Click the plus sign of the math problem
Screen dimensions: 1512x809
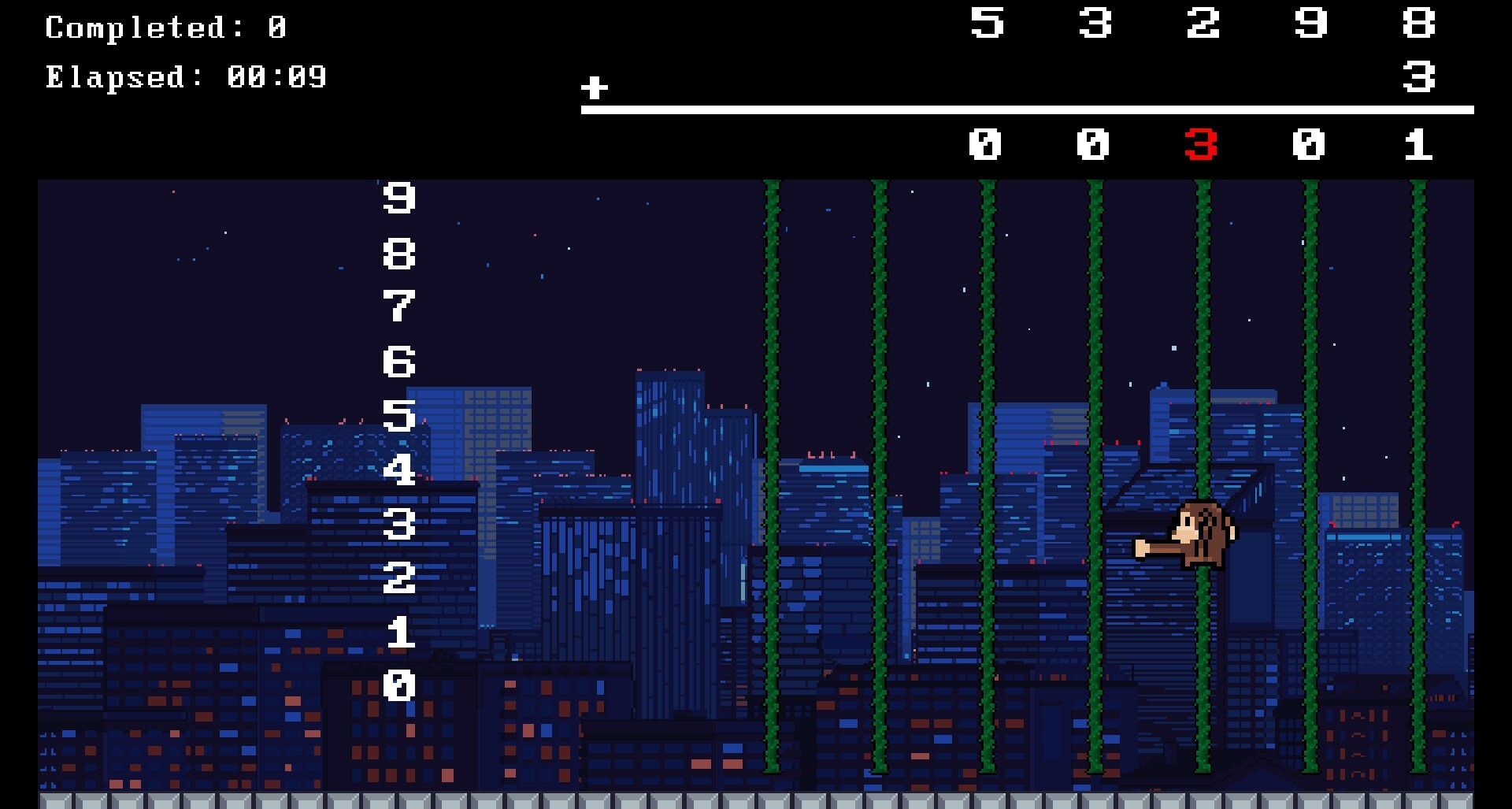click(x=595, y=89)
